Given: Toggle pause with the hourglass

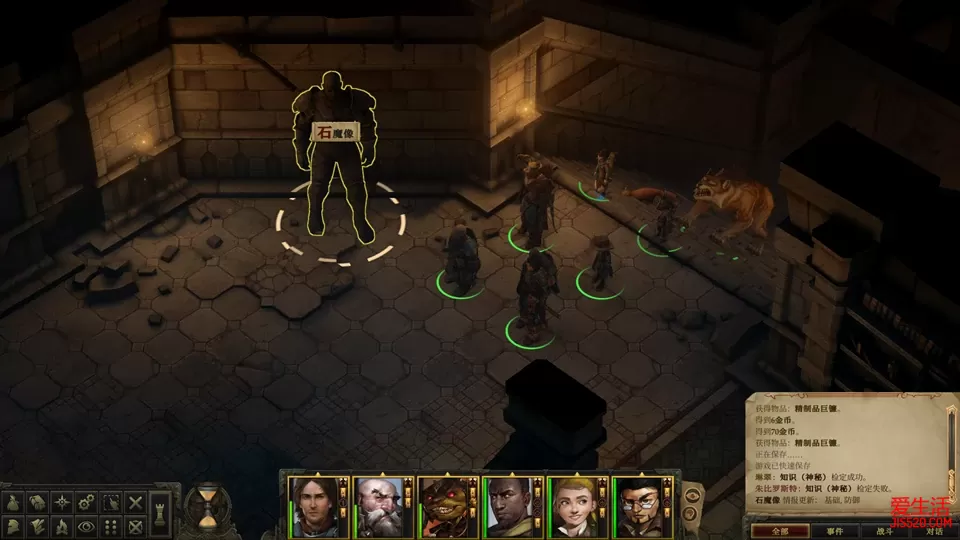Looking at the screenshot, I should (208, 508).
